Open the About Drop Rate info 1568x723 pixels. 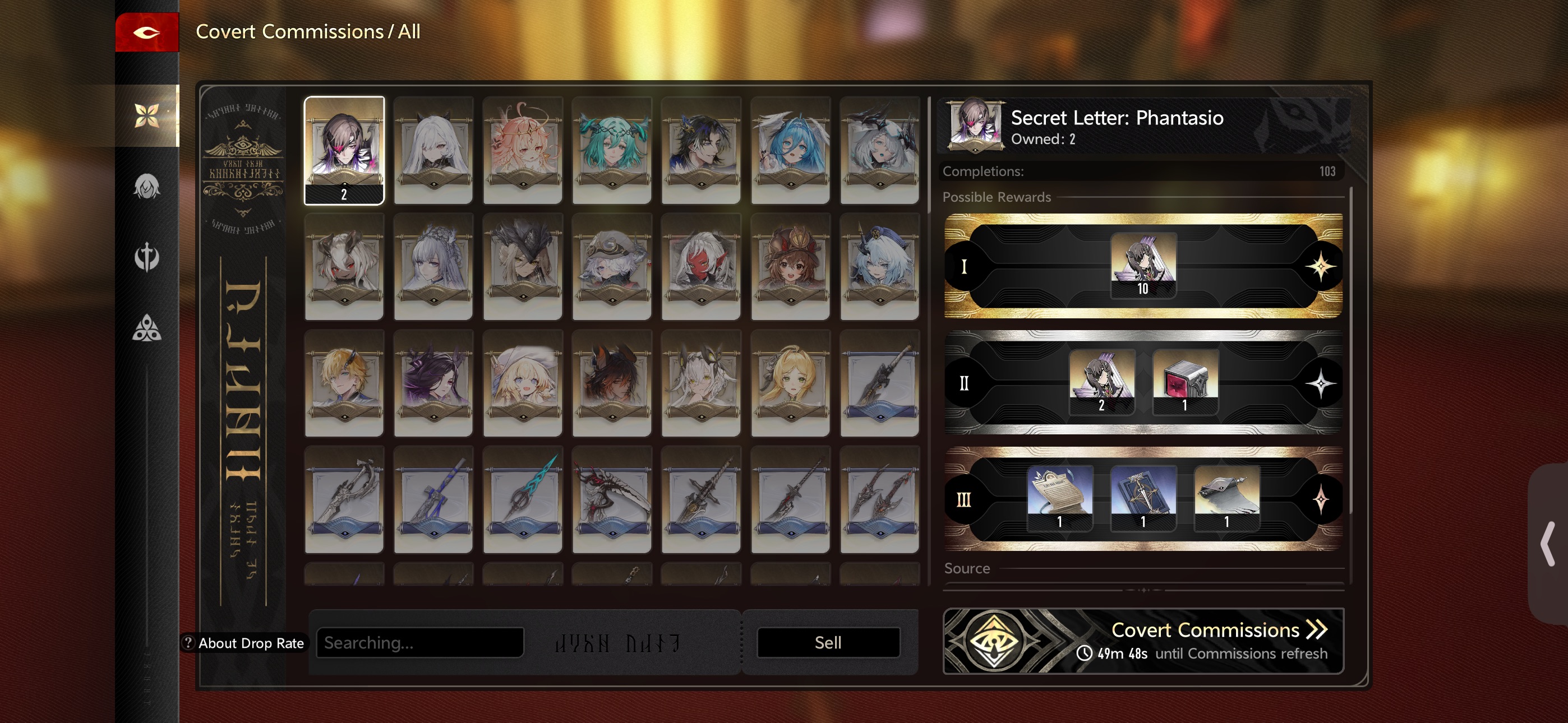[x=244, y=643]
